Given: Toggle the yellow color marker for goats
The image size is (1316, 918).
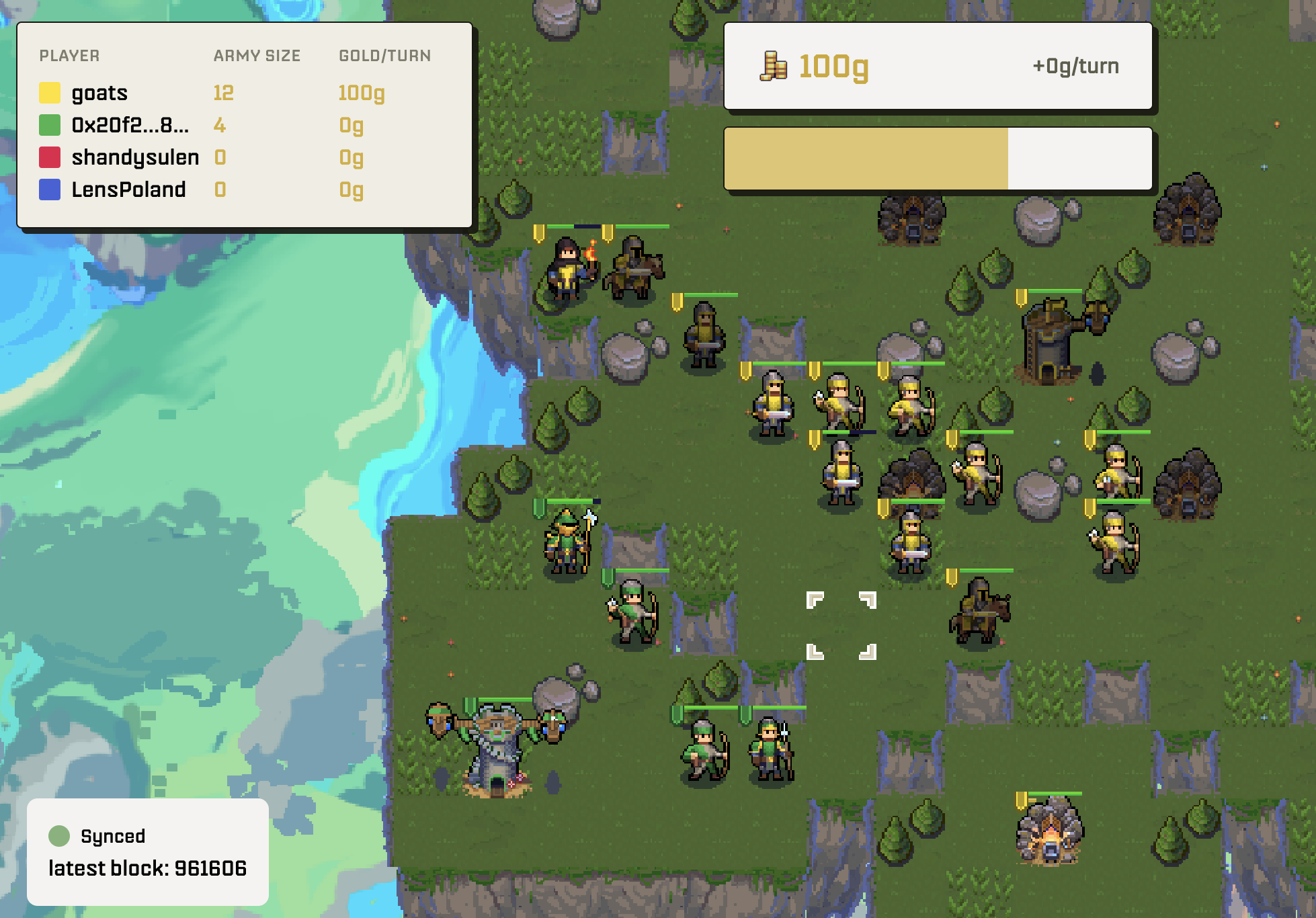Looking at the screenshot, I should pos(50,93).
